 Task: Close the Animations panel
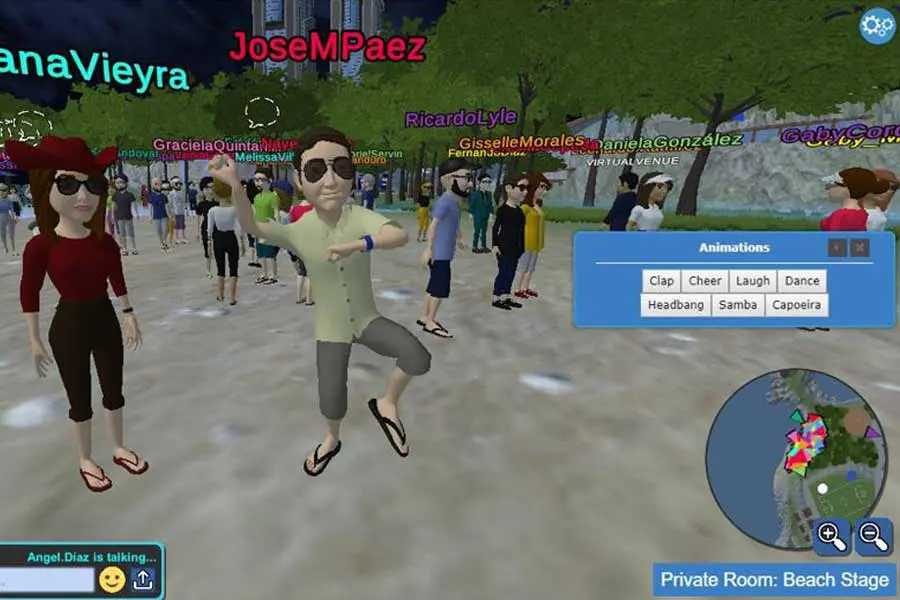point(859,247)
